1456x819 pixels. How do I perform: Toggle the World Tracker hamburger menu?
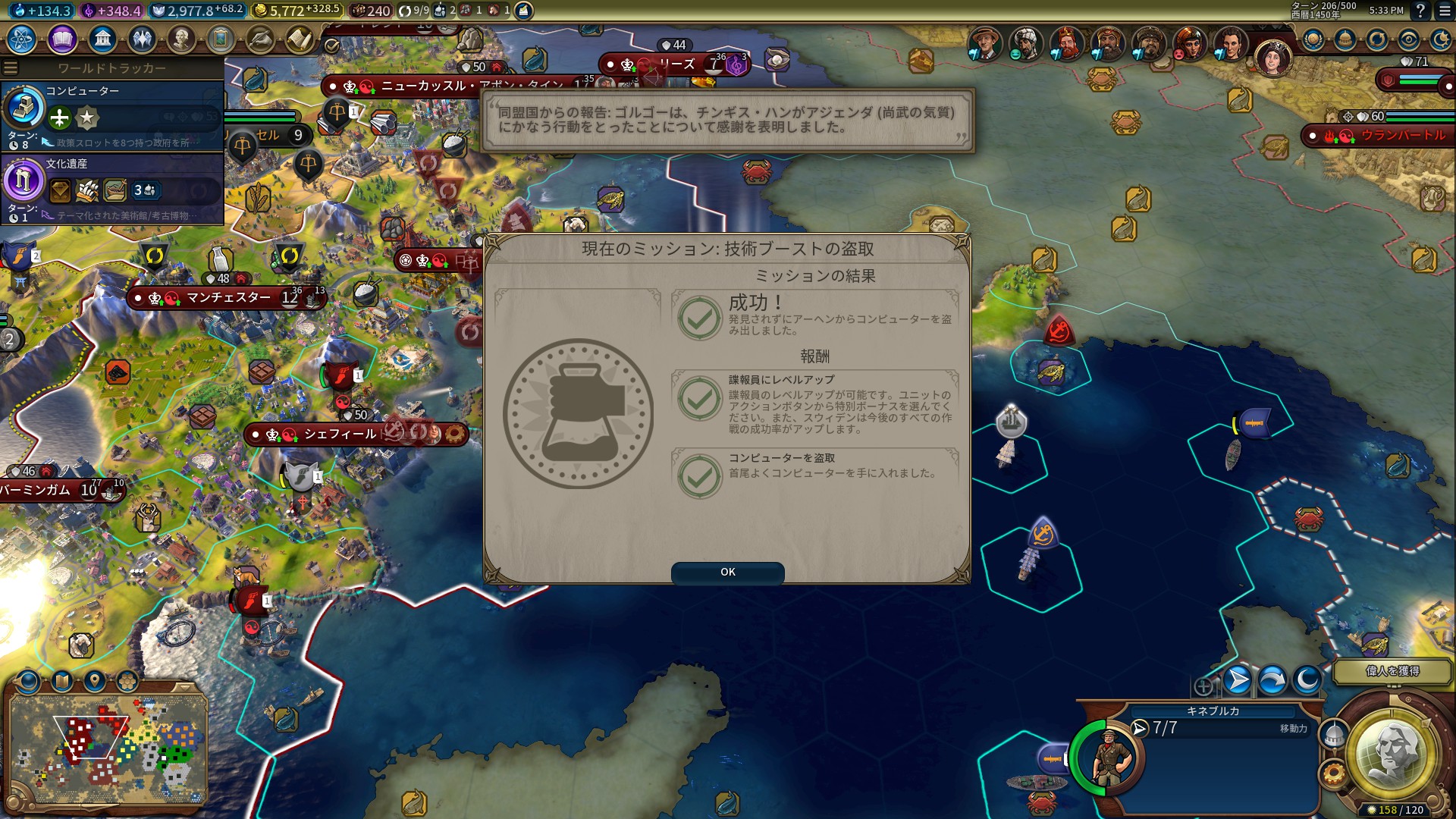coord(11,68)
